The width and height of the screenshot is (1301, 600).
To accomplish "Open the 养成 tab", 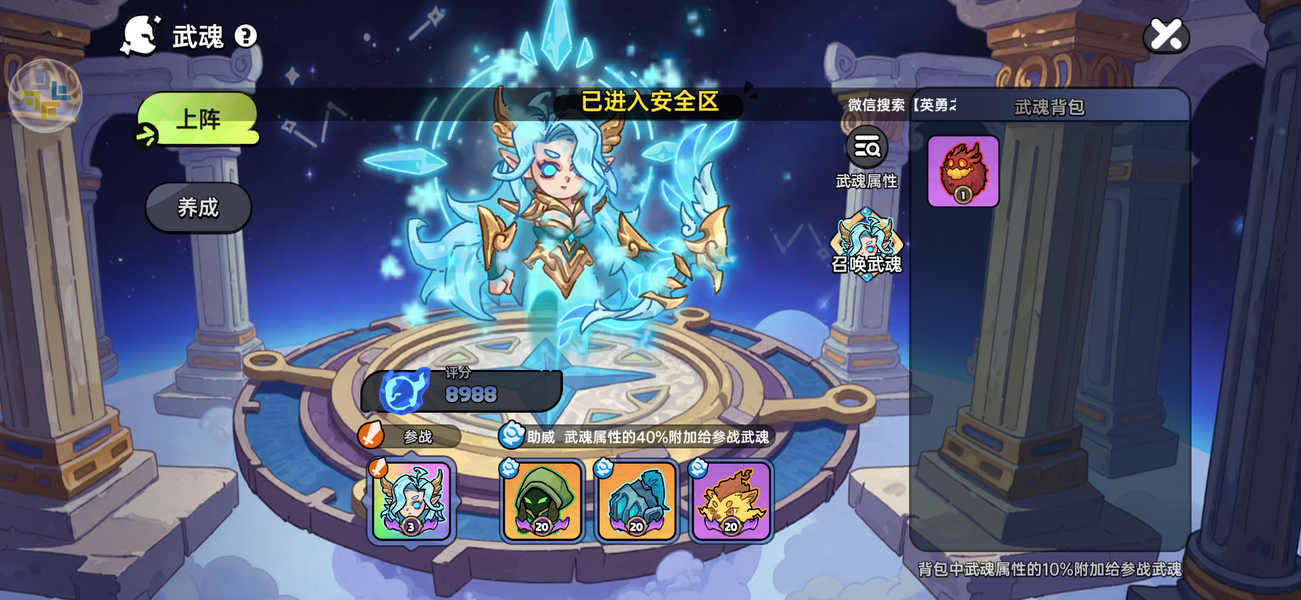I will (198, 208).
